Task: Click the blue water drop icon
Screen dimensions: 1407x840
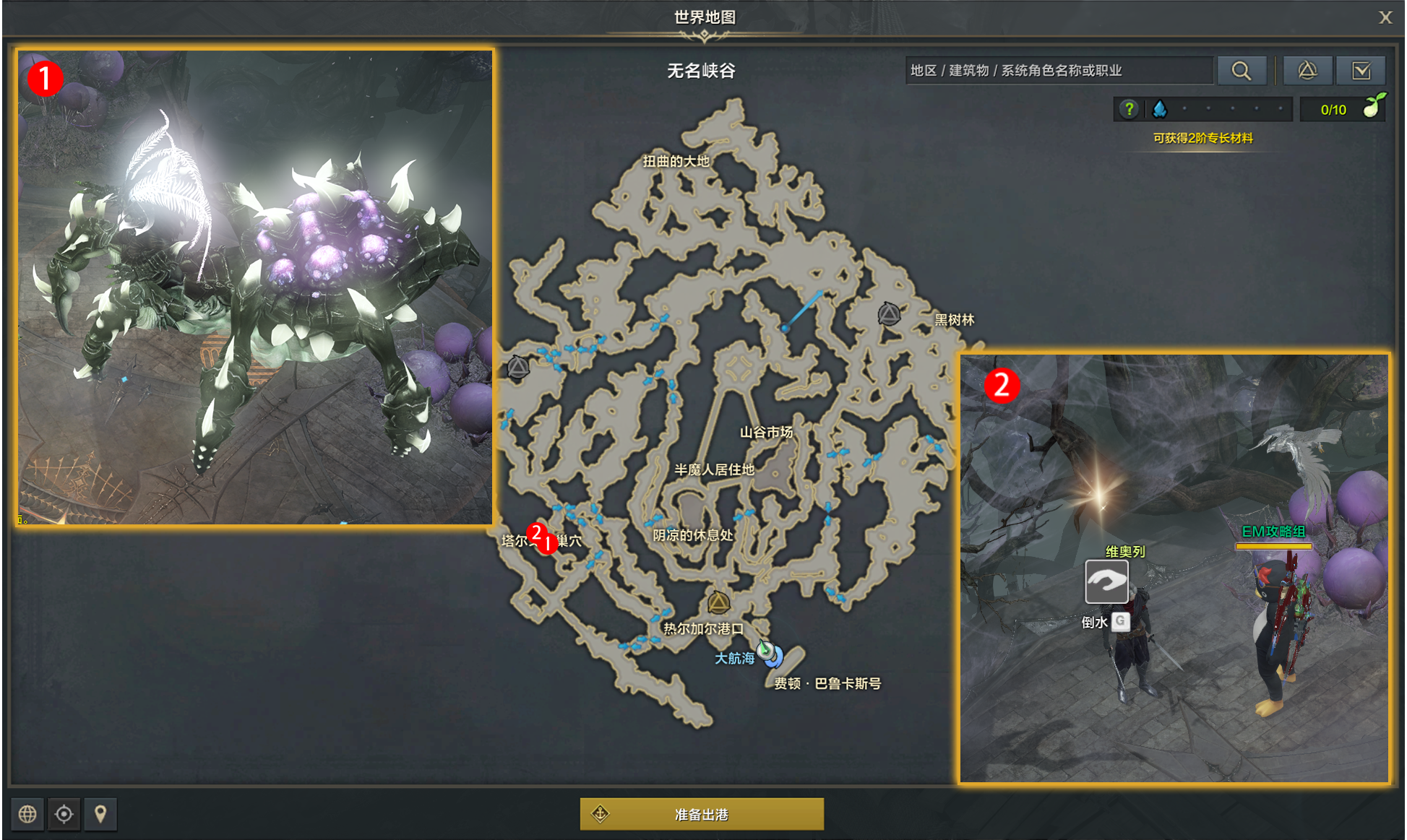Action: coord(1160,109)
